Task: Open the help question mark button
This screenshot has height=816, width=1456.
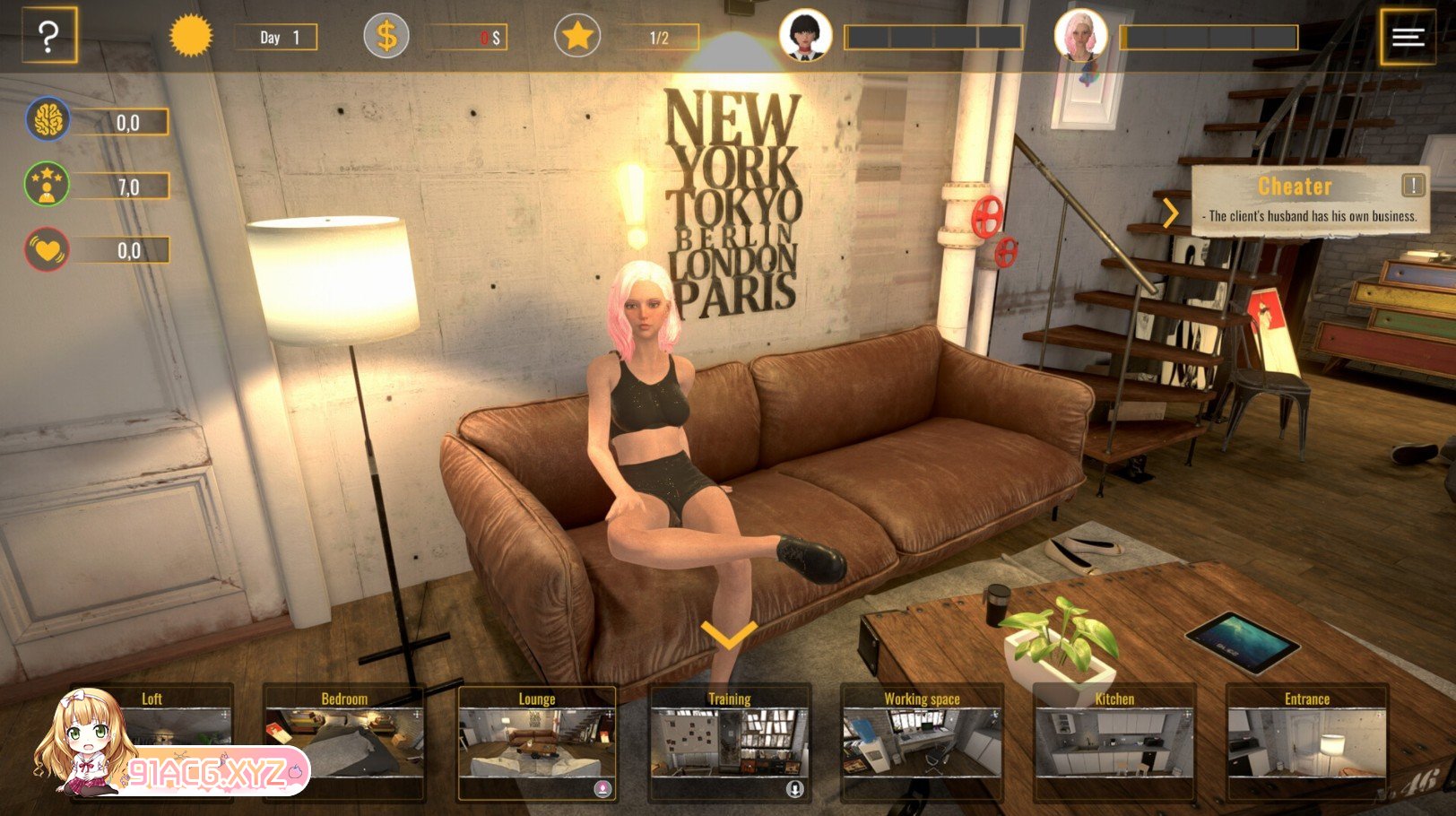Action: pyautogui.click(x=49, y=36)
